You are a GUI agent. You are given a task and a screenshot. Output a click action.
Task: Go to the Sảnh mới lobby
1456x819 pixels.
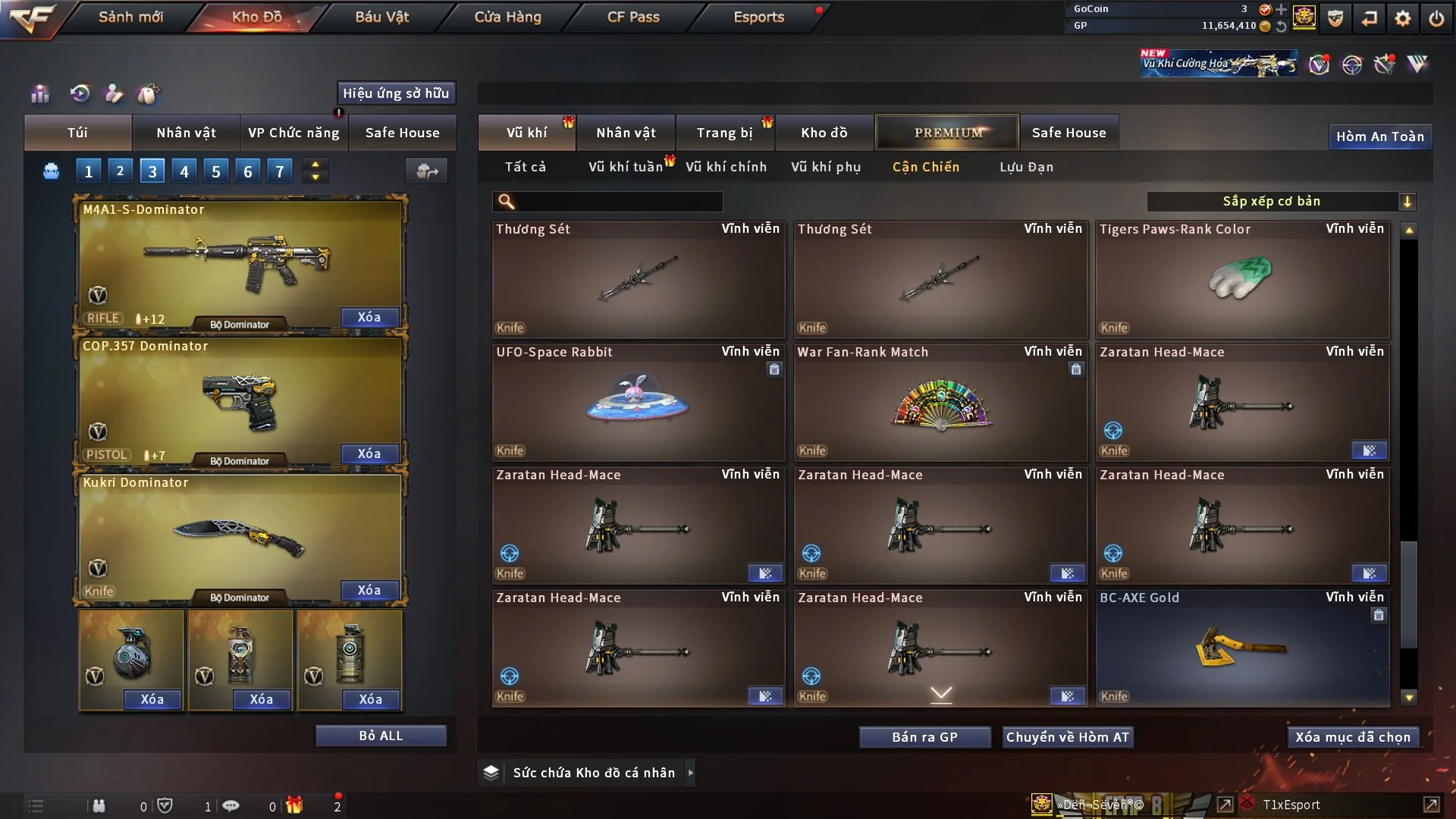(130, 17)
